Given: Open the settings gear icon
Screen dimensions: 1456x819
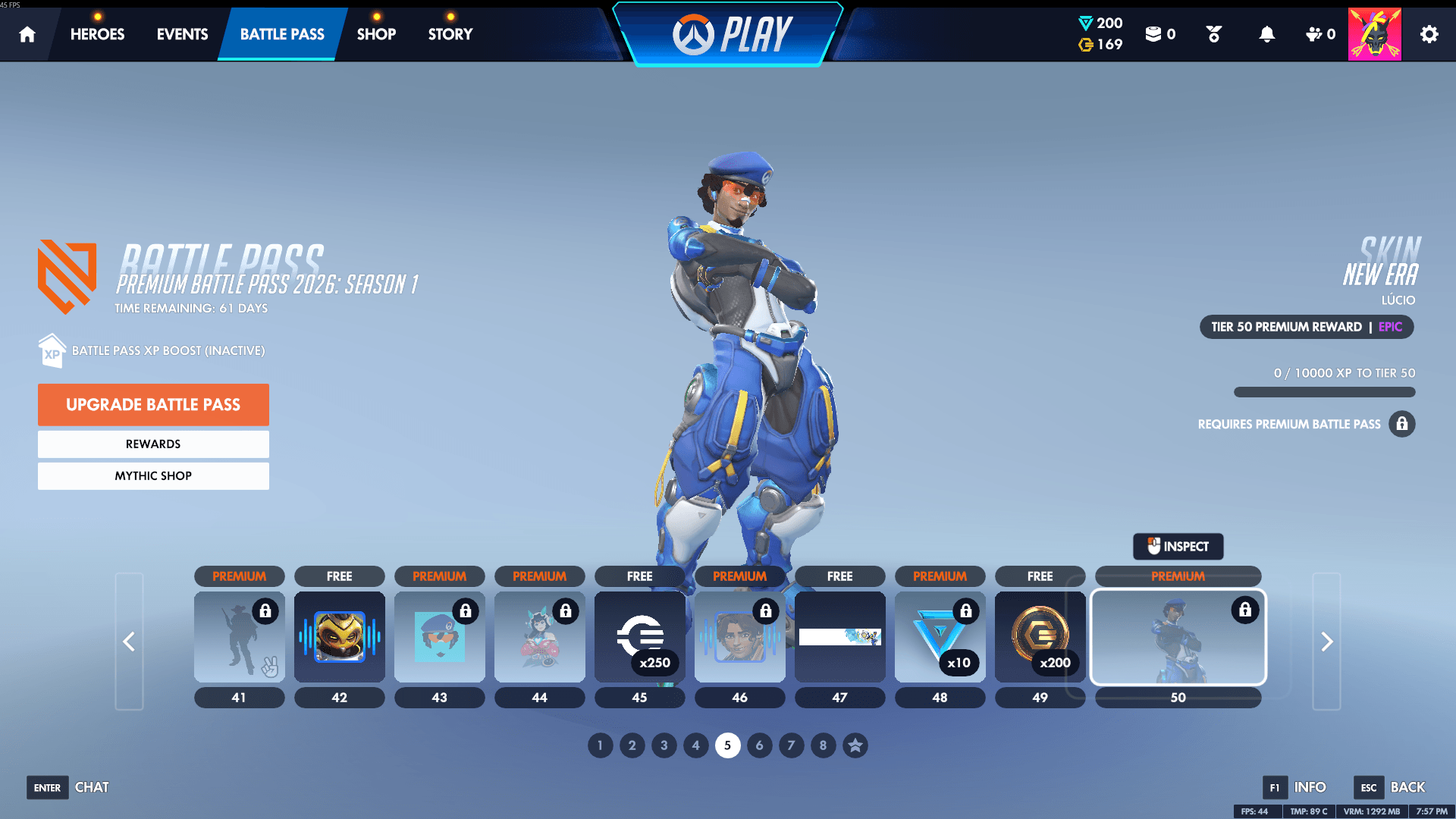Looking at the screenshot, I should [1429, 33].
